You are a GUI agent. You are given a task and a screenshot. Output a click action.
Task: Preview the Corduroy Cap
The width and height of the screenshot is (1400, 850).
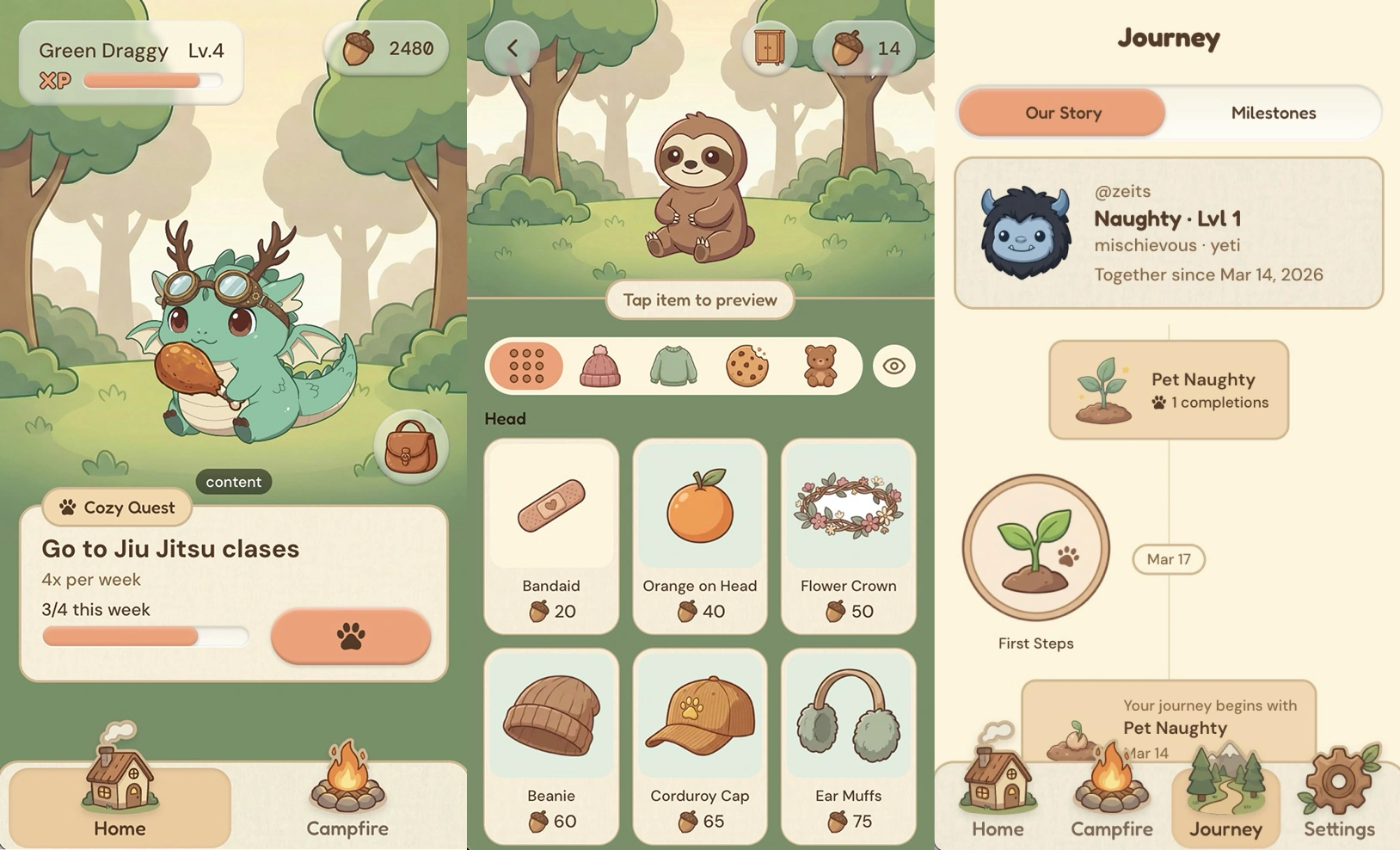point(700,745)
